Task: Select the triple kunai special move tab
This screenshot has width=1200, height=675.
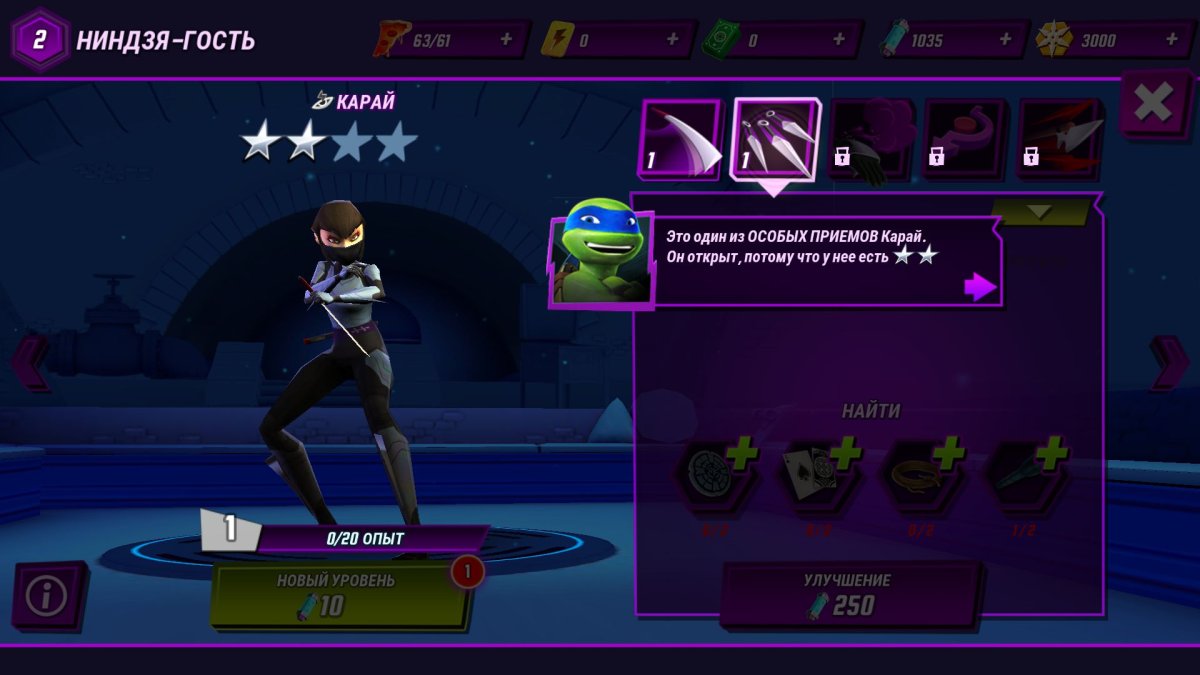Action: point(775,139)
